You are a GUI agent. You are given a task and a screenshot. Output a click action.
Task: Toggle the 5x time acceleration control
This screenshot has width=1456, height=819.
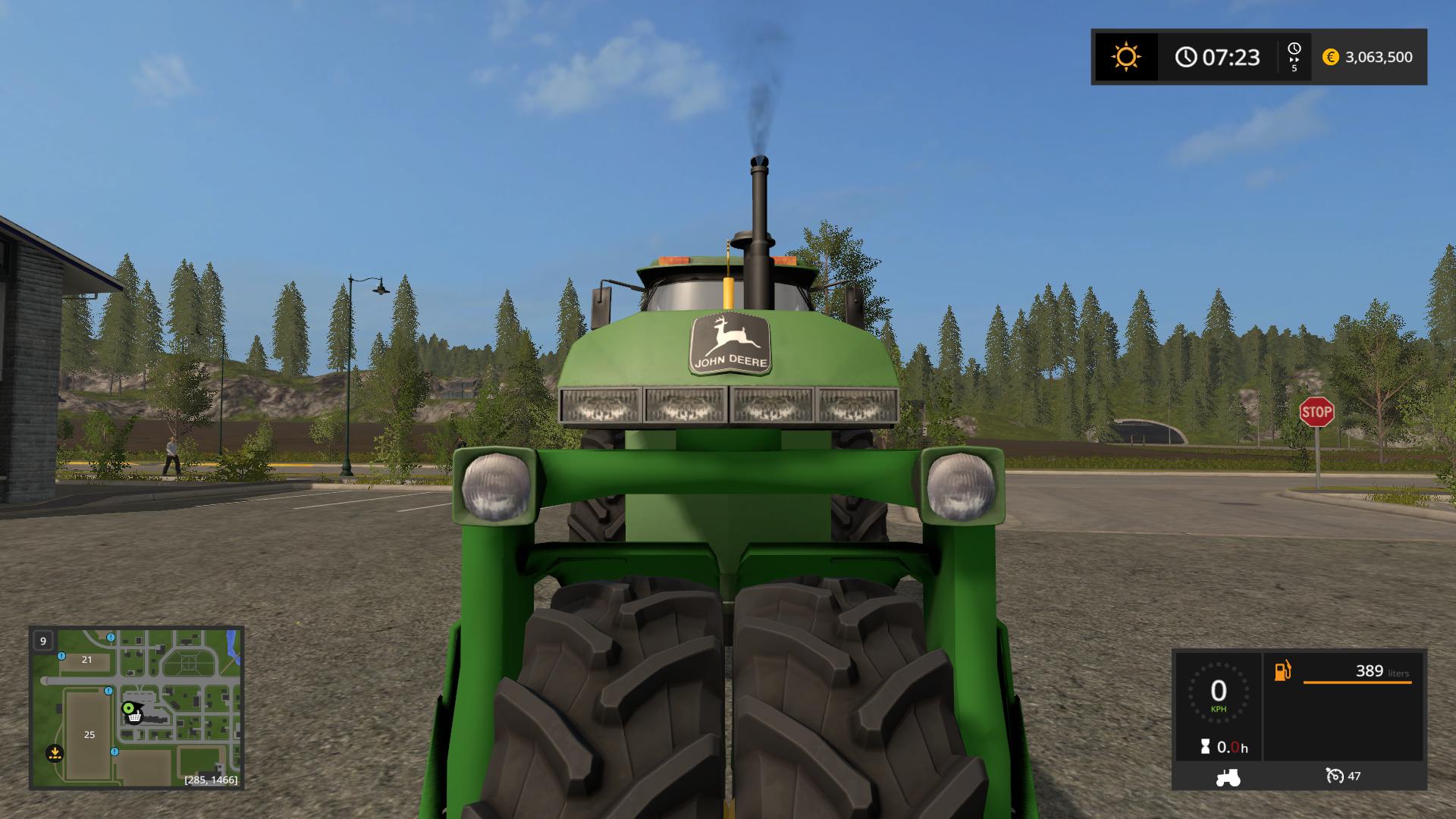[x=1294, y=57]
